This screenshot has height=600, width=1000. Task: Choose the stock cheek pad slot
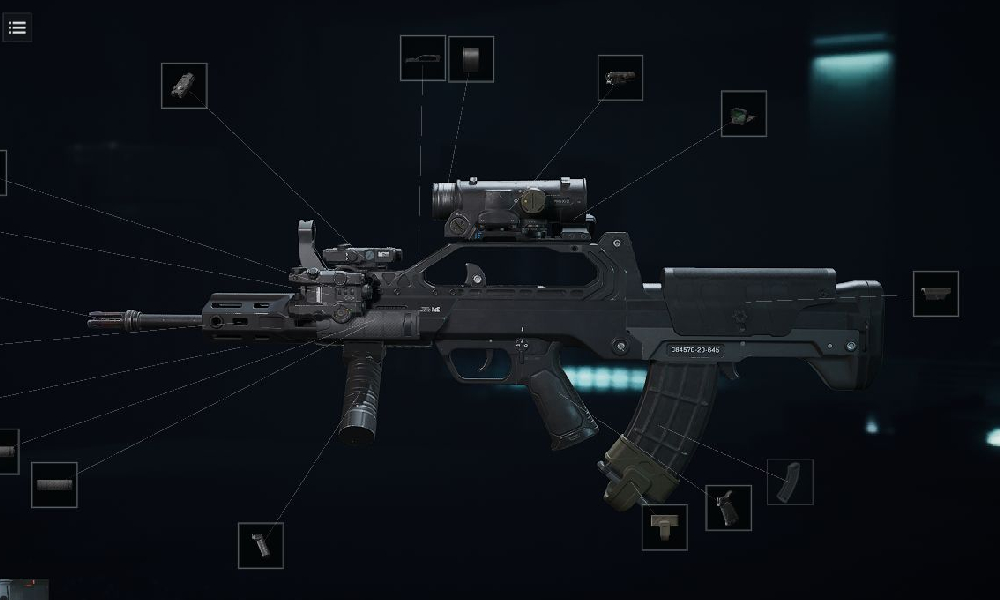click(x=935, y=294)
